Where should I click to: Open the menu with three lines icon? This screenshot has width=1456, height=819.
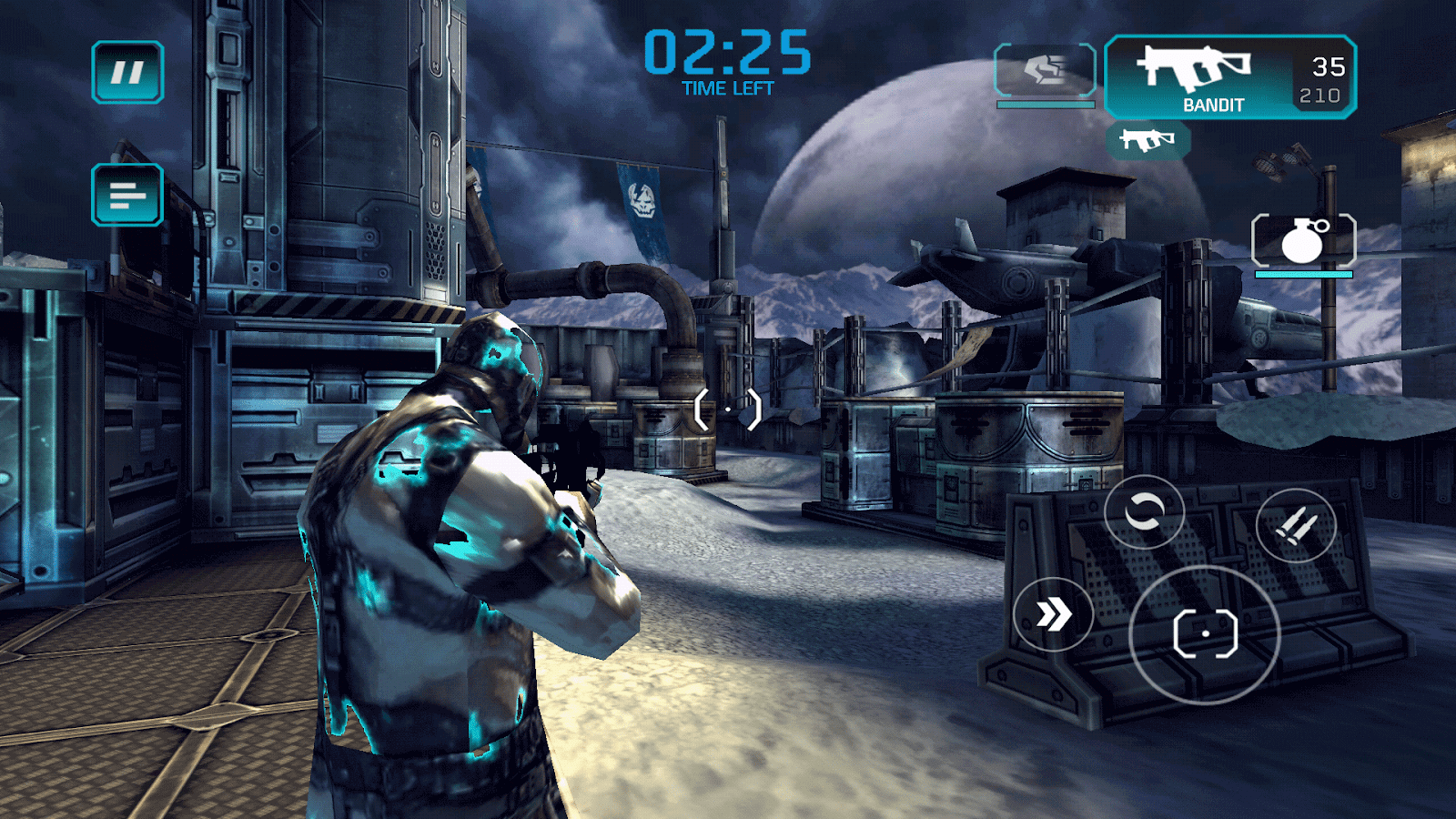(x=127, y=195)
